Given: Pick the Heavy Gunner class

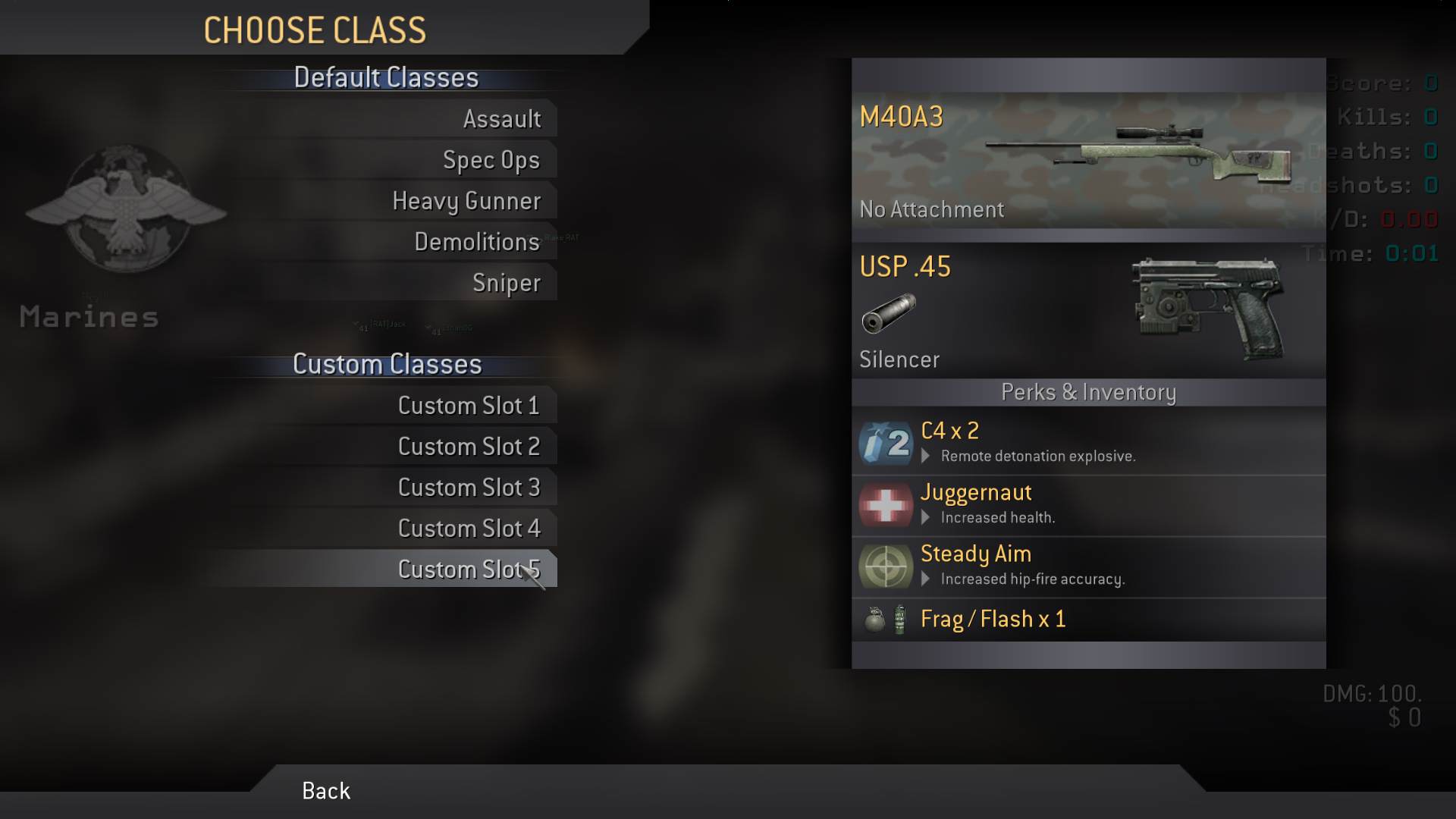Looking at the screenshot, I should pyautogui.click(x=466, y=201).
